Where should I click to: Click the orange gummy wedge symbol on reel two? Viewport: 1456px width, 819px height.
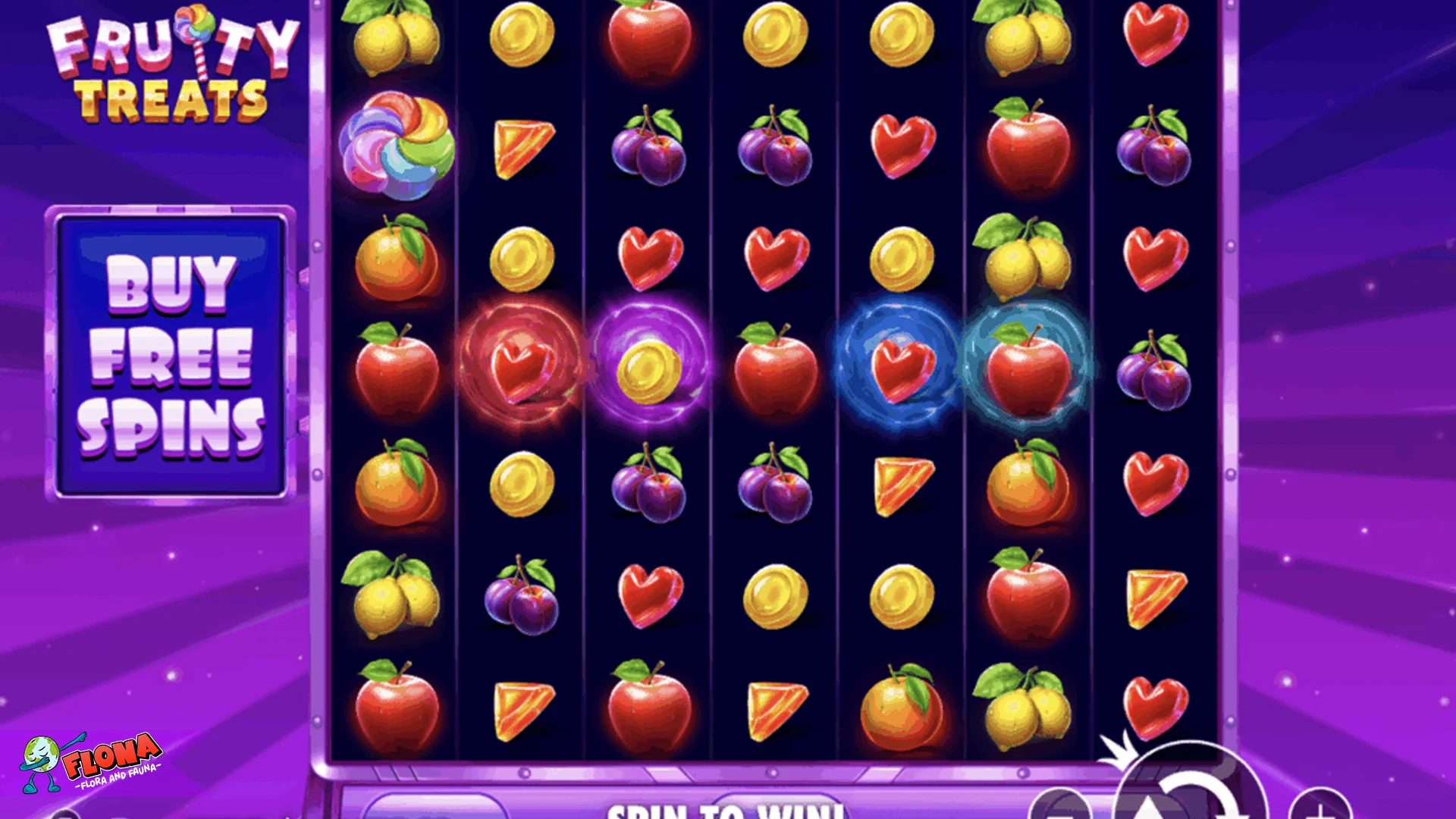click(521, 148)
